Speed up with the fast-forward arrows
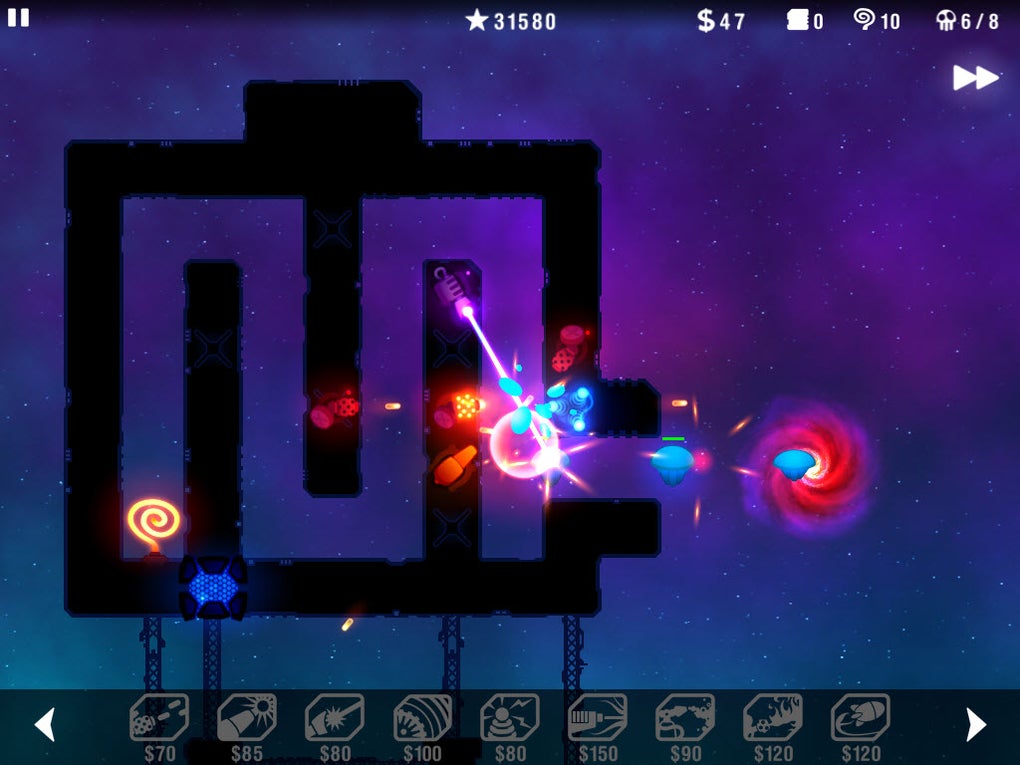 tap(975, 78)
